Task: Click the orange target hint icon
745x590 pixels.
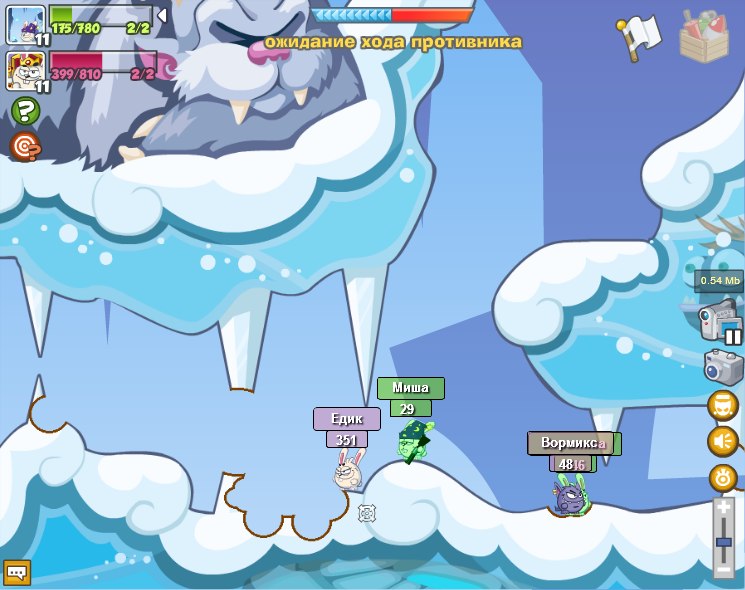Action: coord(25,147)
